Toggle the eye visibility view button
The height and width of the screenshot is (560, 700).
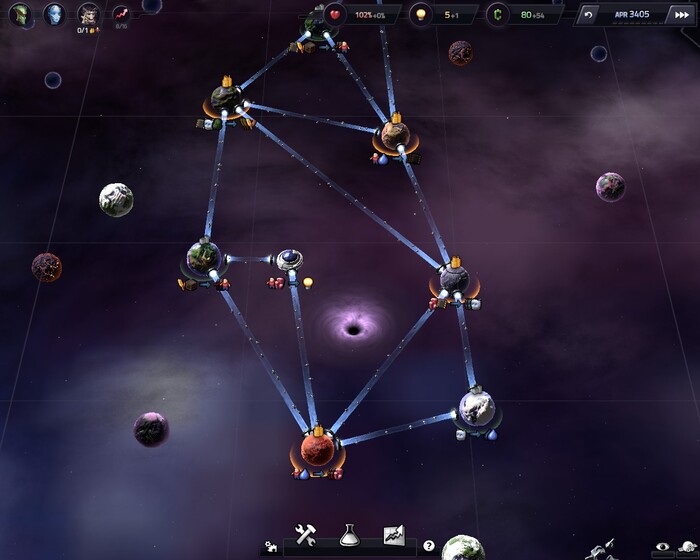coord(662,546)
